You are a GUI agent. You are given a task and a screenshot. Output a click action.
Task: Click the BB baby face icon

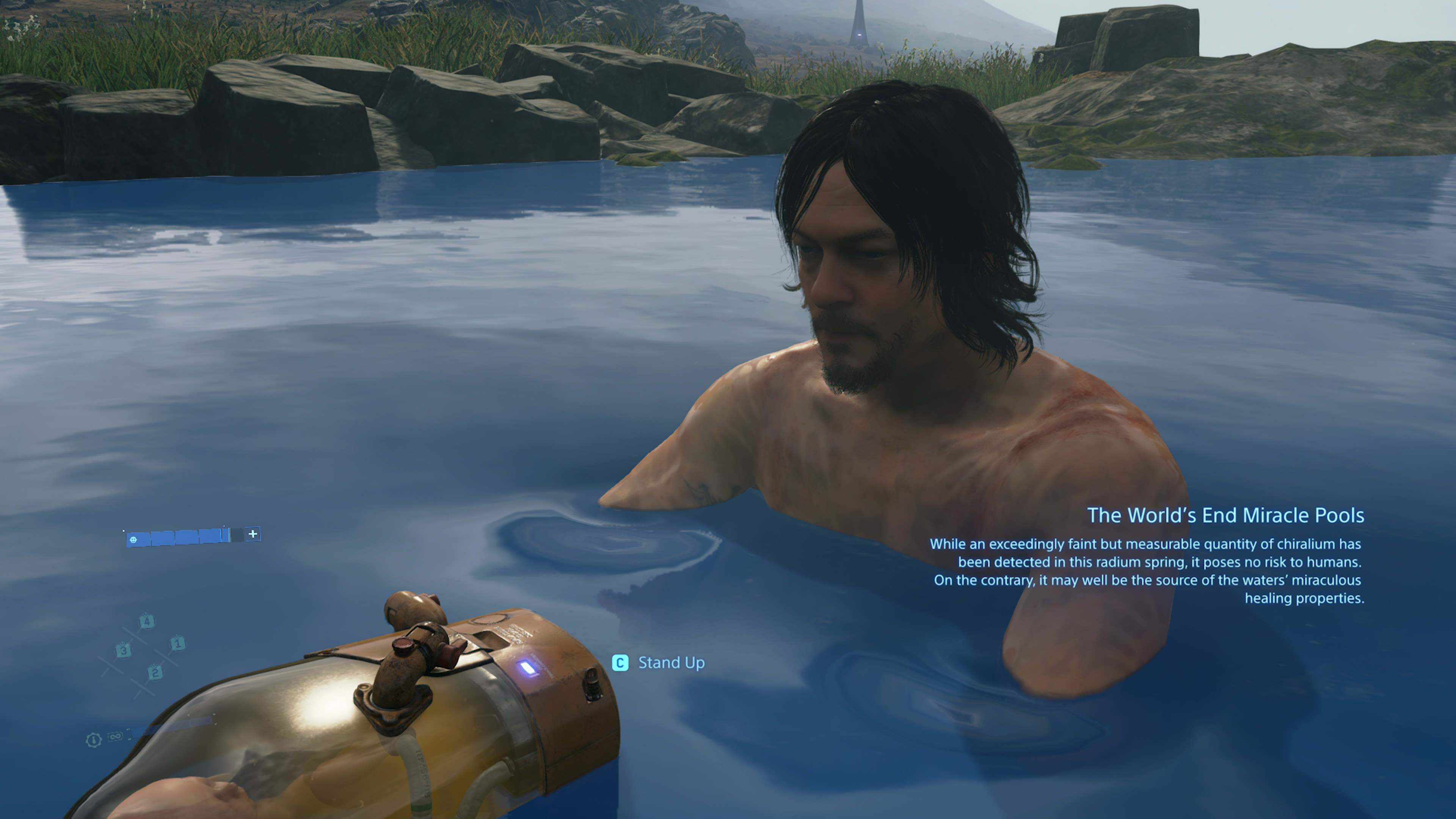[133, 540]
